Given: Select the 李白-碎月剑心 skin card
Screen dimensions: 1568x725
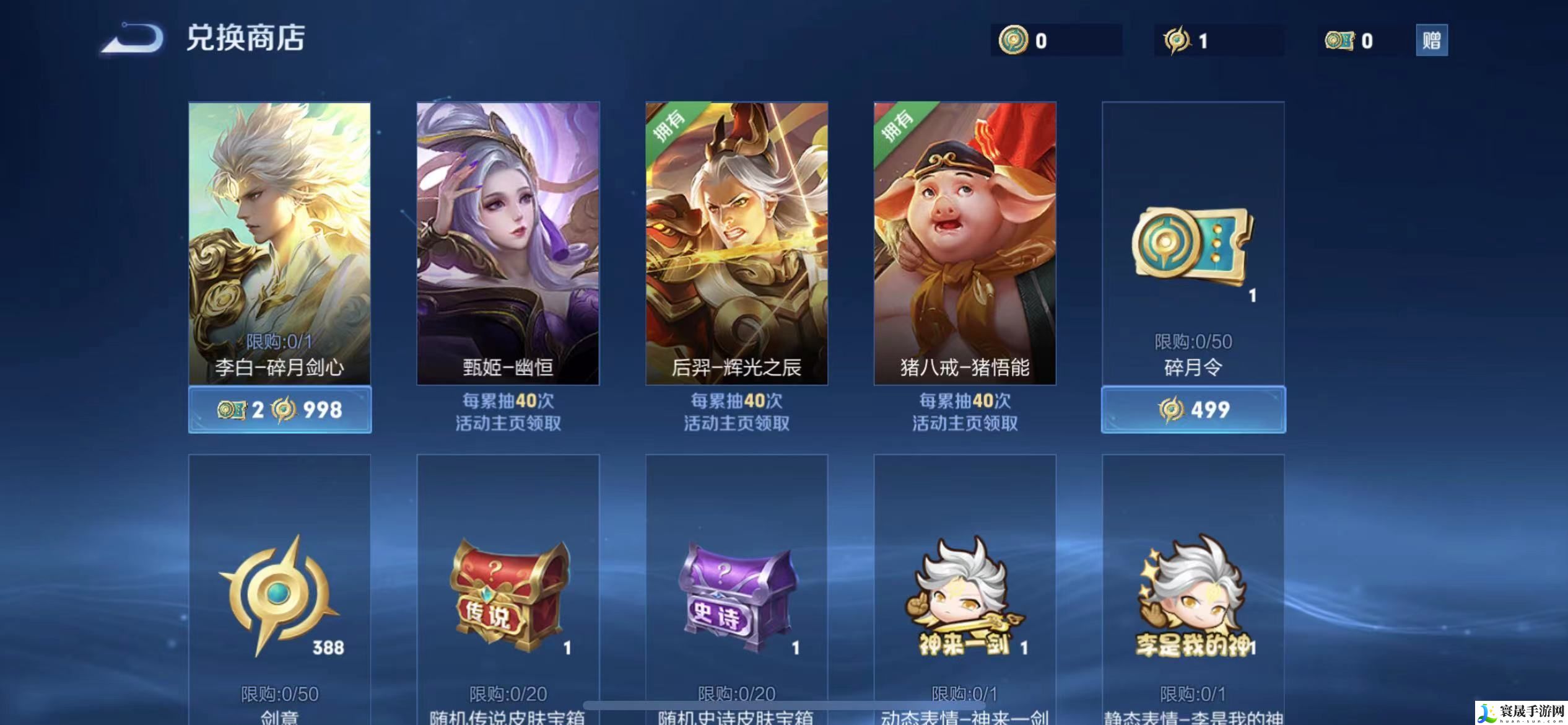Looking at the screenshot, I should [279, 243].
